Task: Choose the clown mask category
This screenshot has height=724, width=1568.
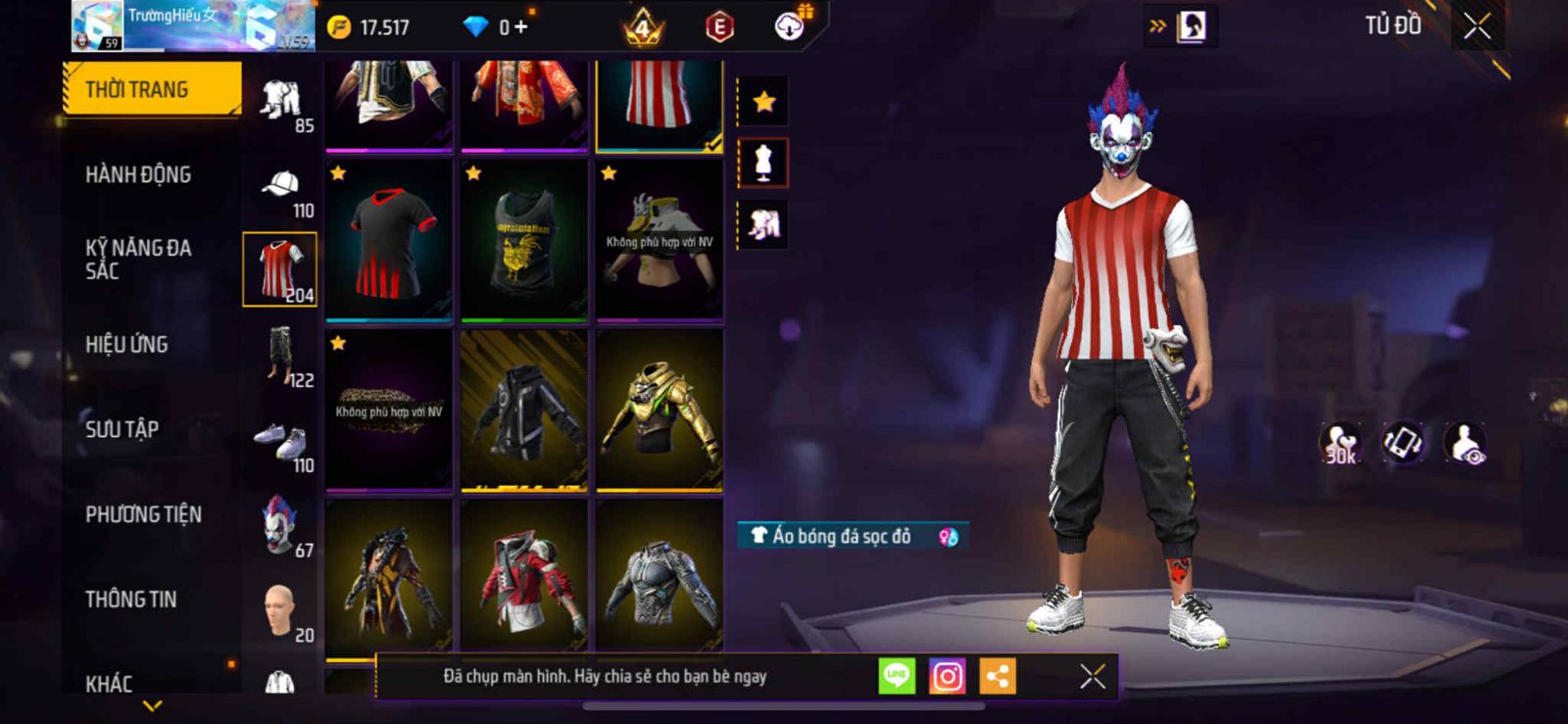Action: pyautogui.click(x=280, y=525)
